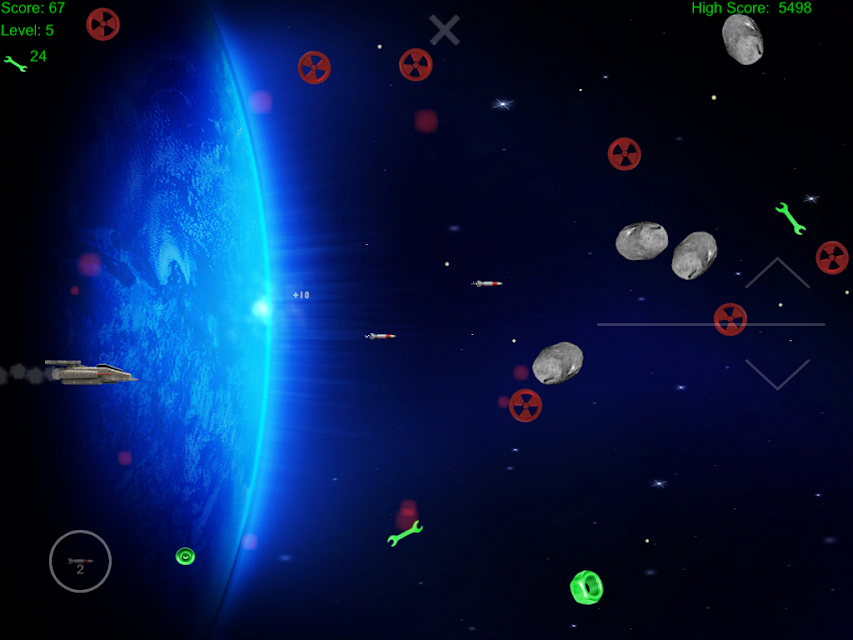Fire a missile with the circular missile button
Image resolution: width=853 pixels, height=640 pixels.
pos(80,561)
